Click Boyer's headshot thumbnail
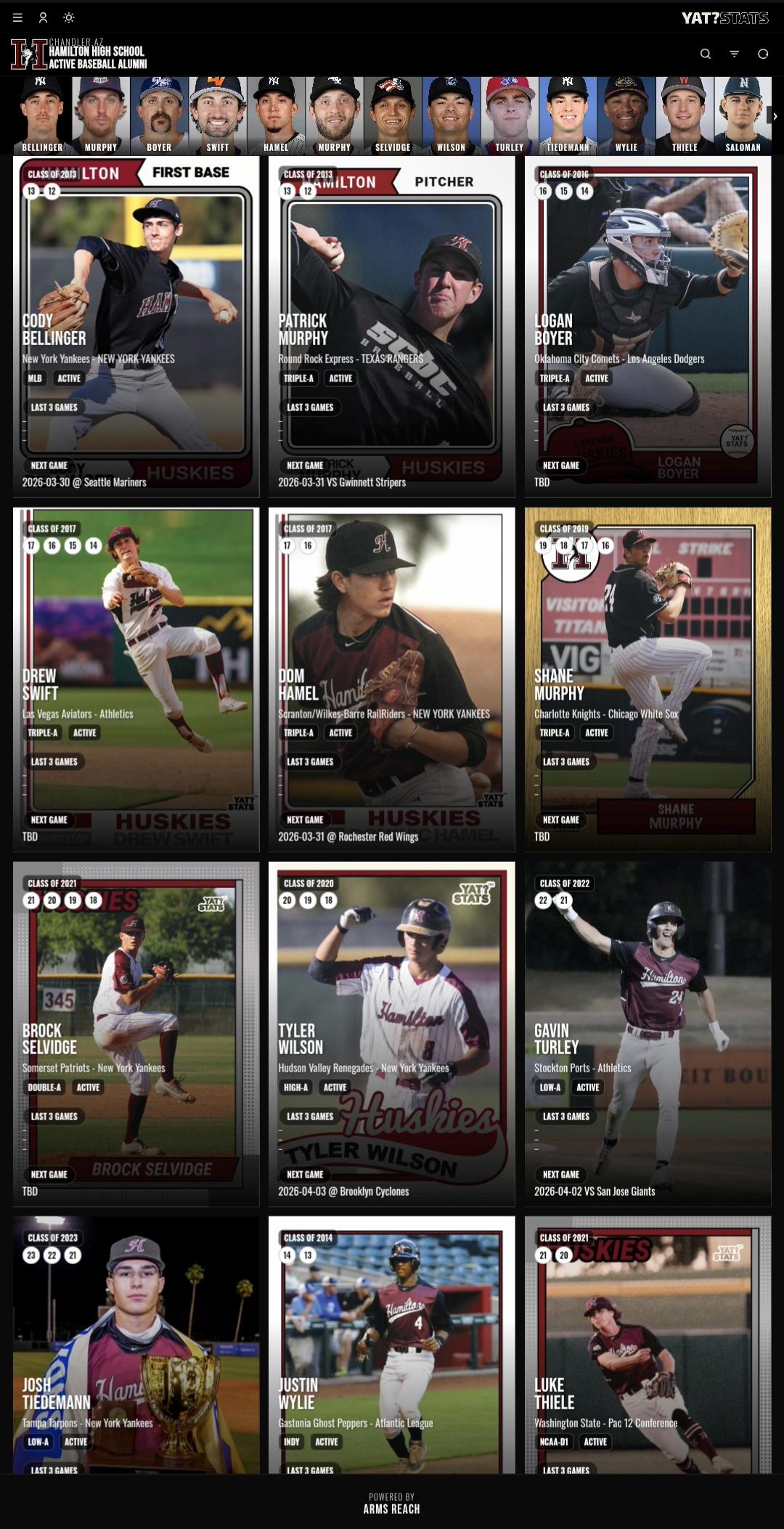This screenshot has width=784, height=1529. [159, 115]
